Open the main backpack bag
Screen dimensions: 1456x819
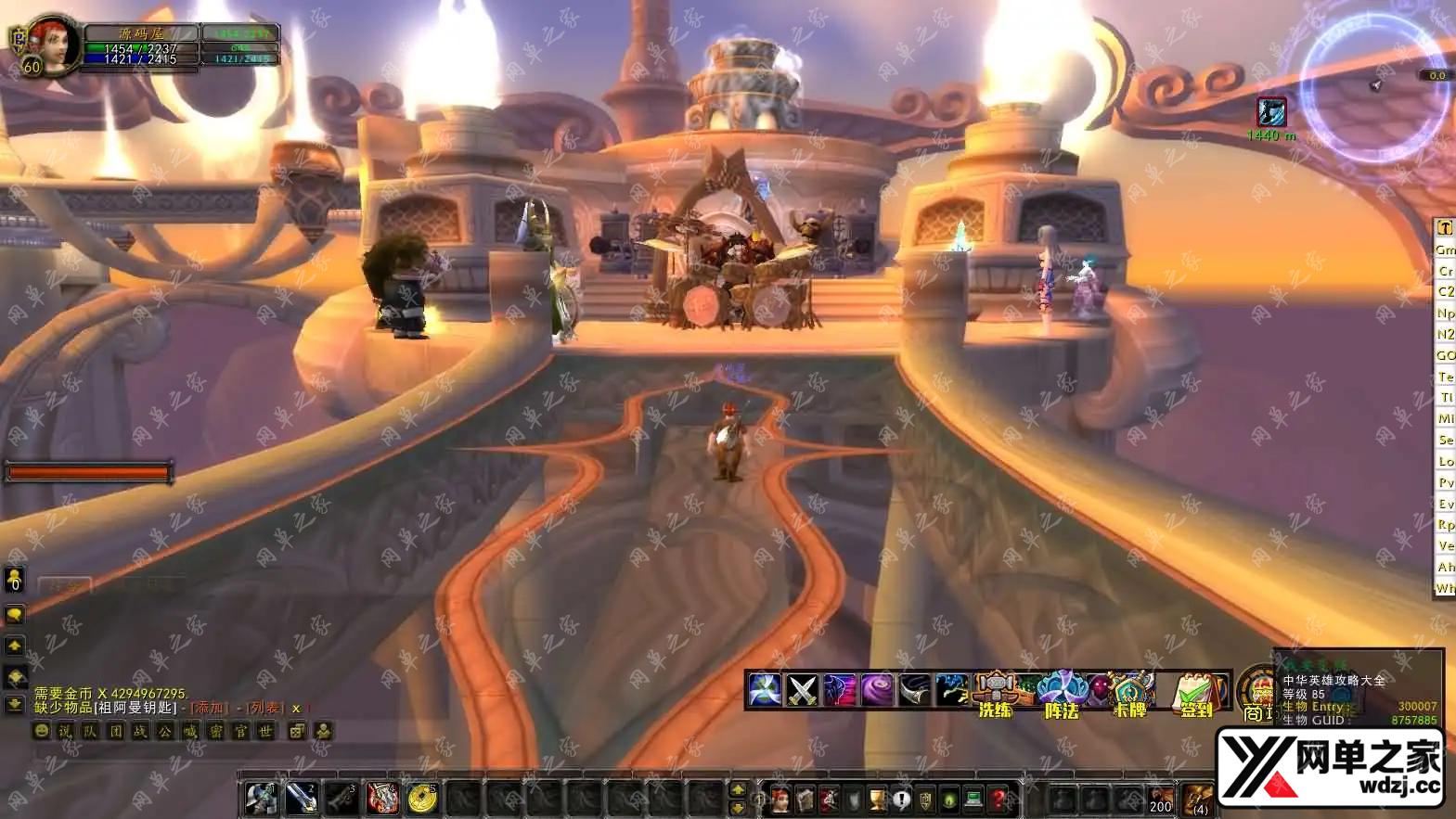1197,799
